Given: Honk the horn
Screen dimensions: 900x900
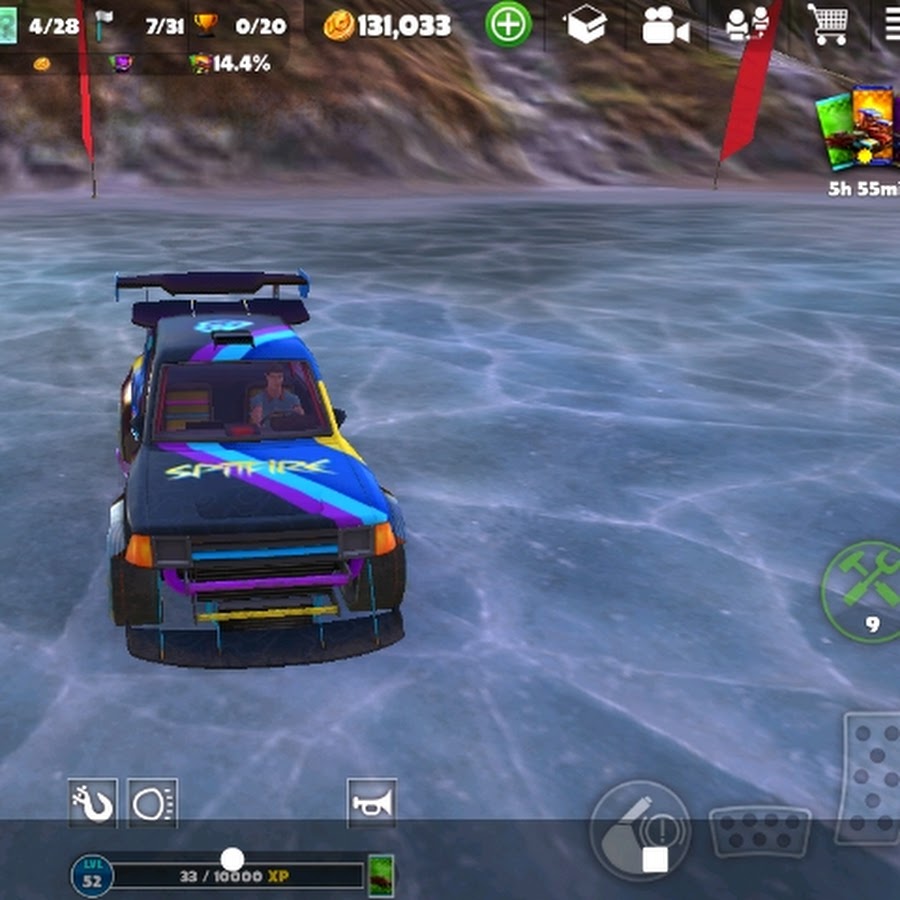Looking at the screenshot, I should (371, 803).
